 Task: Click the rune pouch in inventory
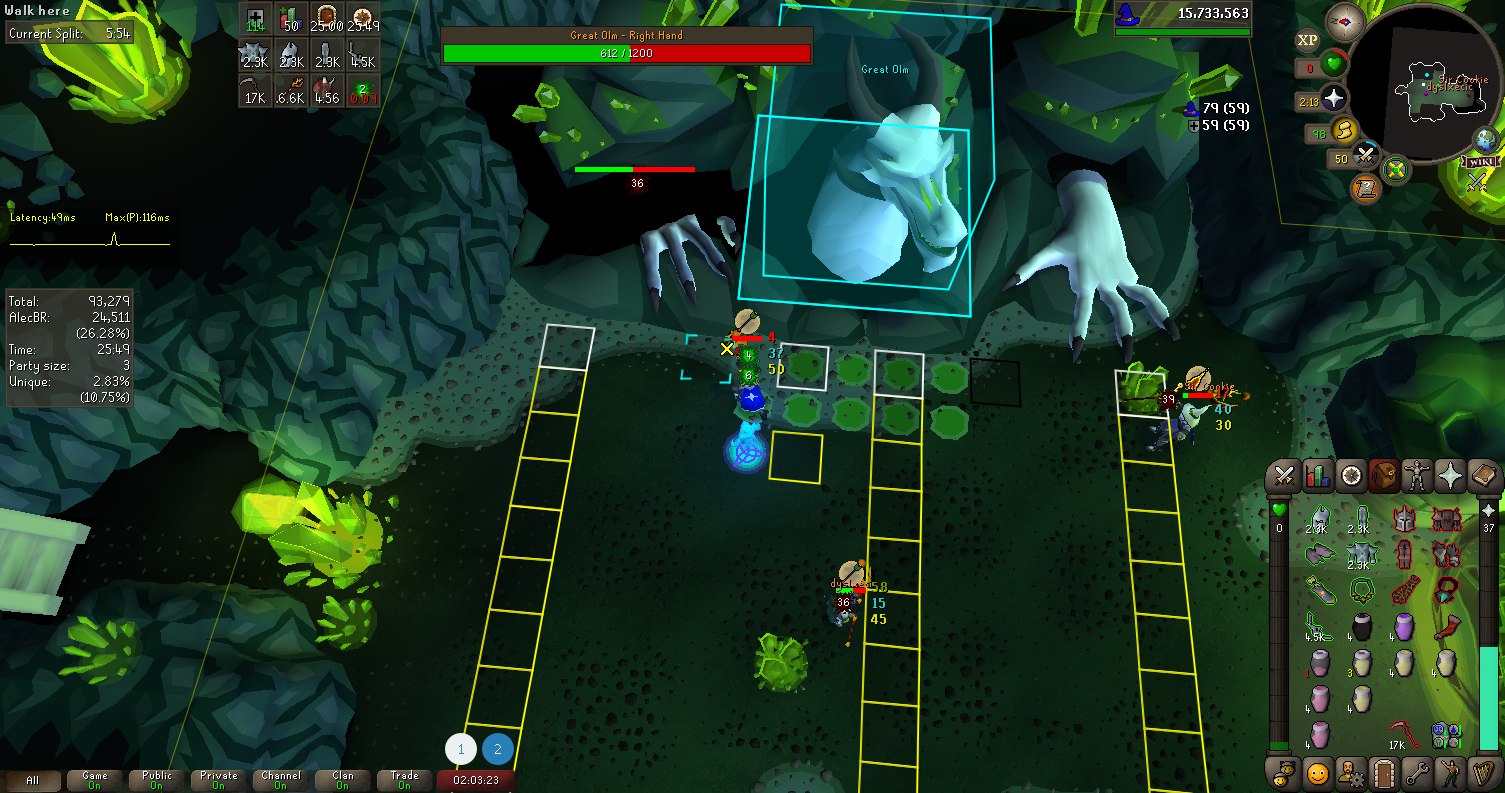point(1444,735)
